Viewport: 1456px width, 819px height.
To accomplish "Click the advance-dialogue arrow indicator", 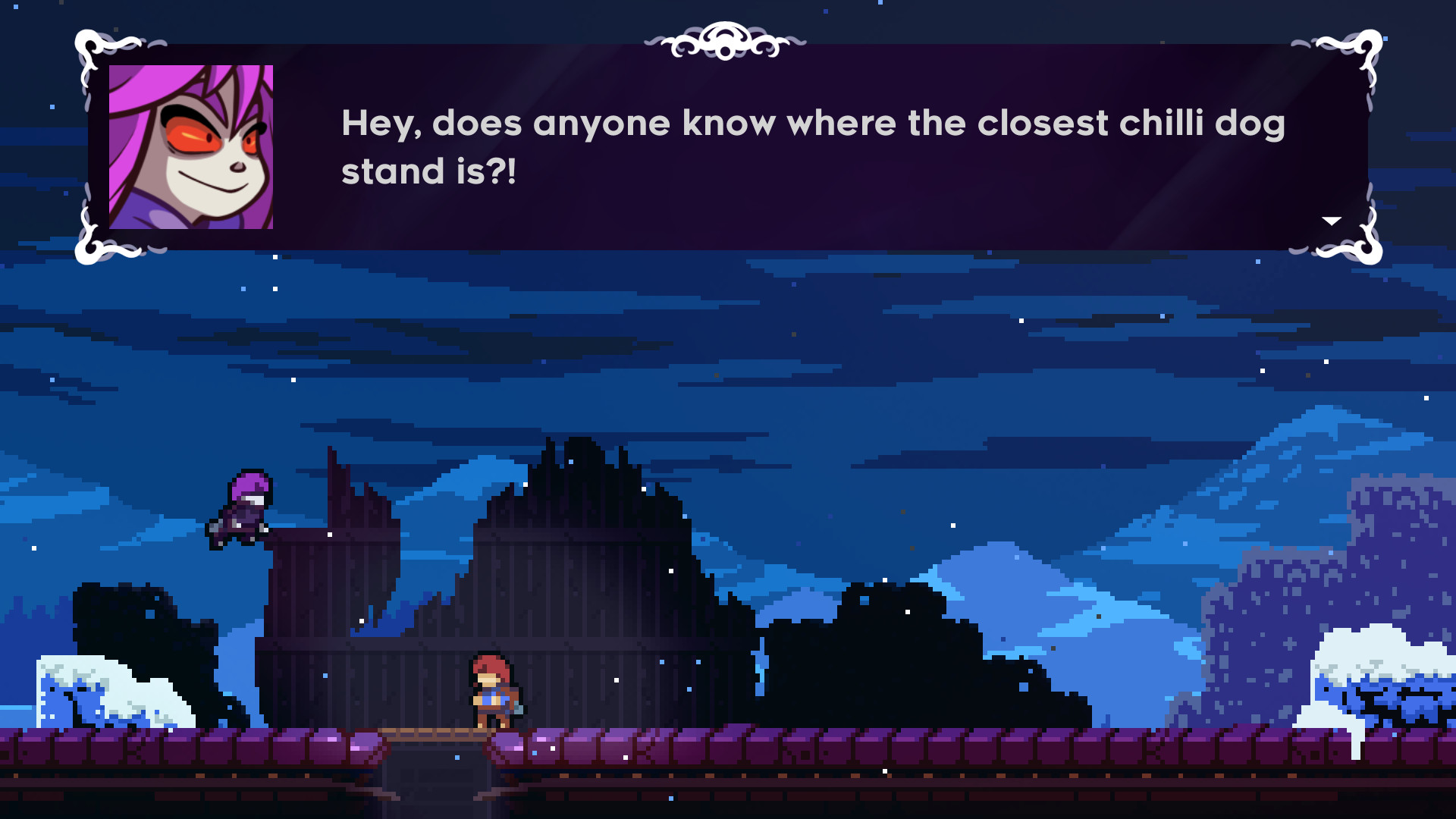I will click(1331, 221).
